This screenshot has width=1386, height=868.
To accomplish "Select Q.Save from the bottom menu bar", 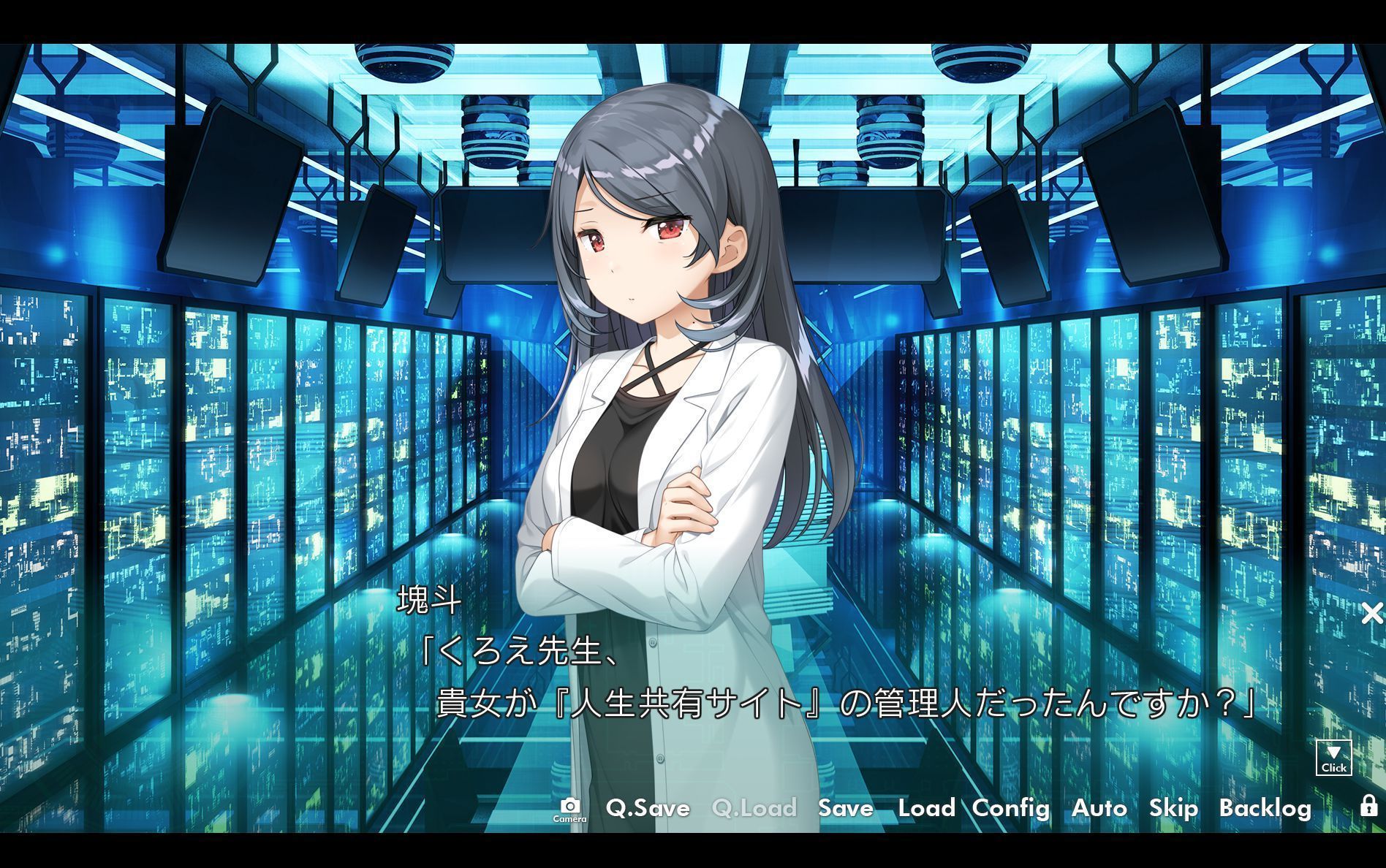I will pos(647,808).
